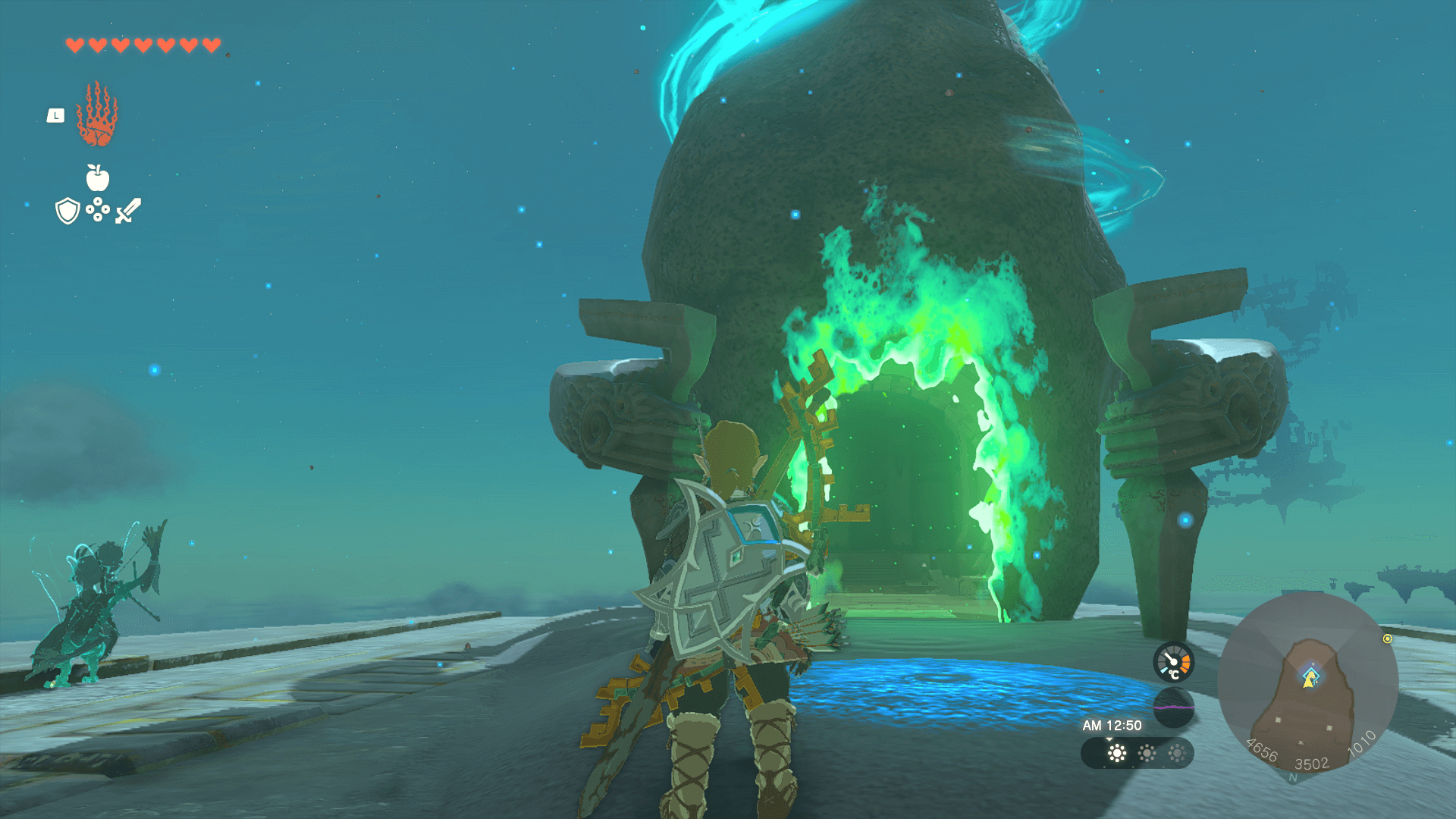Click the round noise sensor gauge
Image resolution: width=1456 pixels, height=819 pixels.
[1173, 707]
